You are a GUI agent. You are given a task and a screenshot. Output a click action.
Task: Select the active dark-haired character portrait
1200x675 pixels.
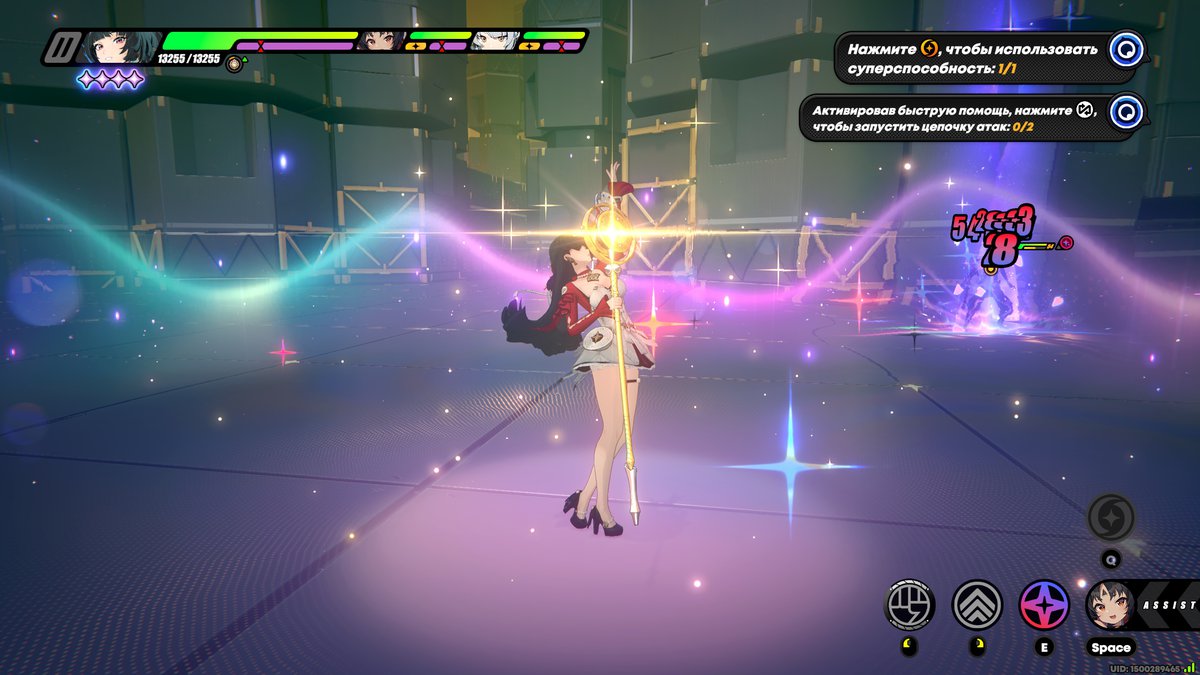click(x=115, y=47)
